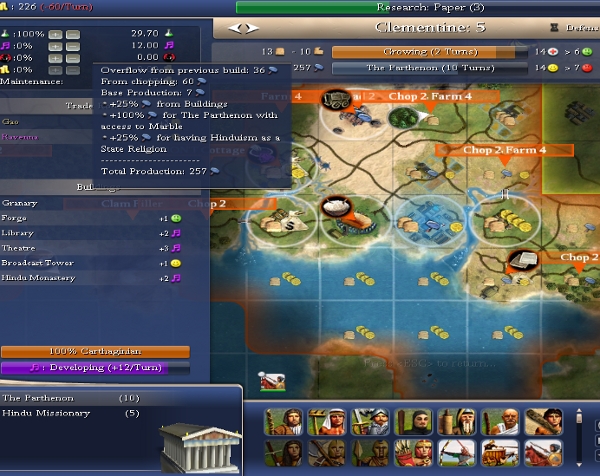Go to the previous city with left arrow
This screenshot has width=600, height=476.
(234, 27)
